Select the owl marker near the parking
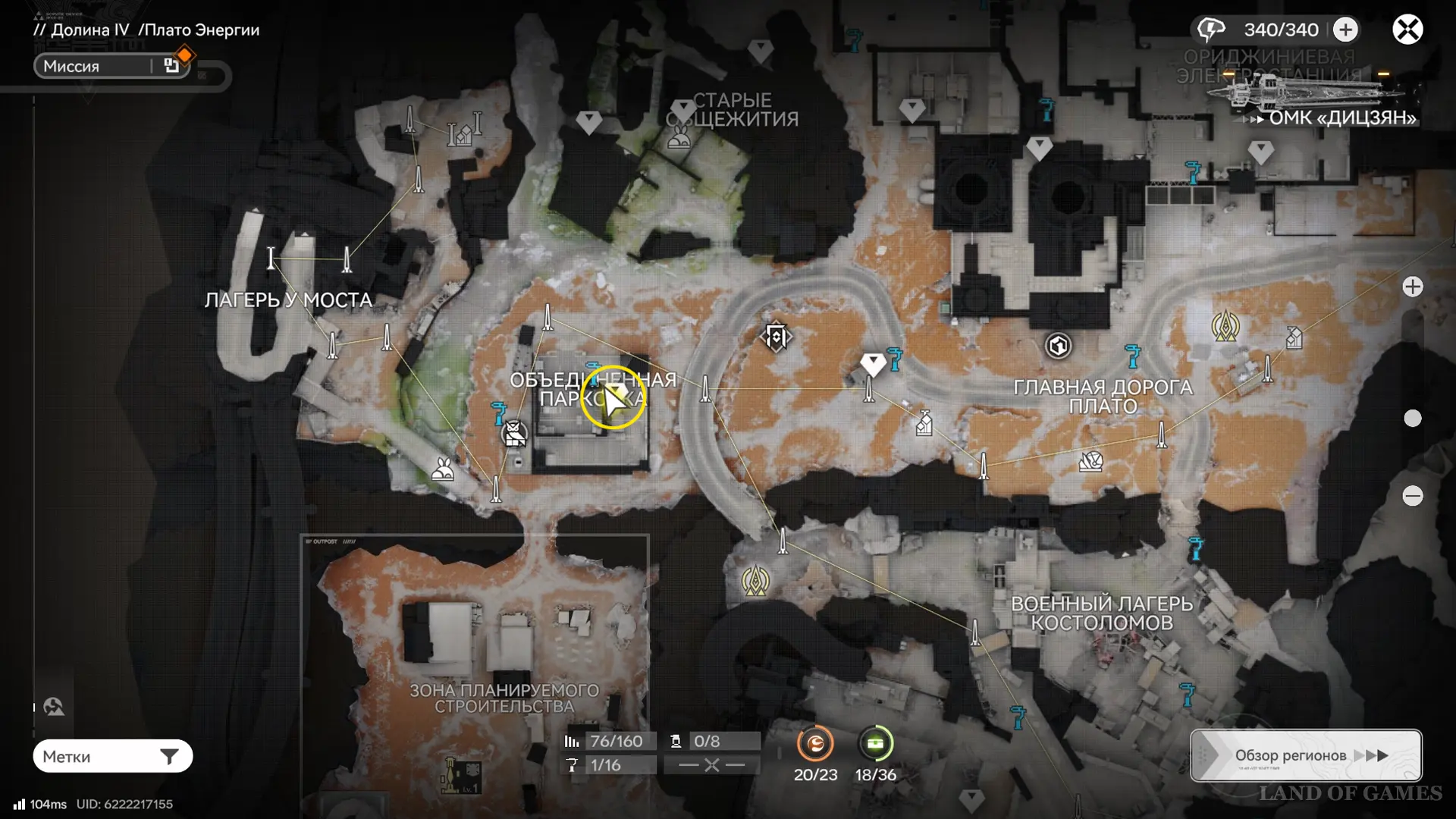This screenshot has height=819, width=1456. [x=515, y=435]
